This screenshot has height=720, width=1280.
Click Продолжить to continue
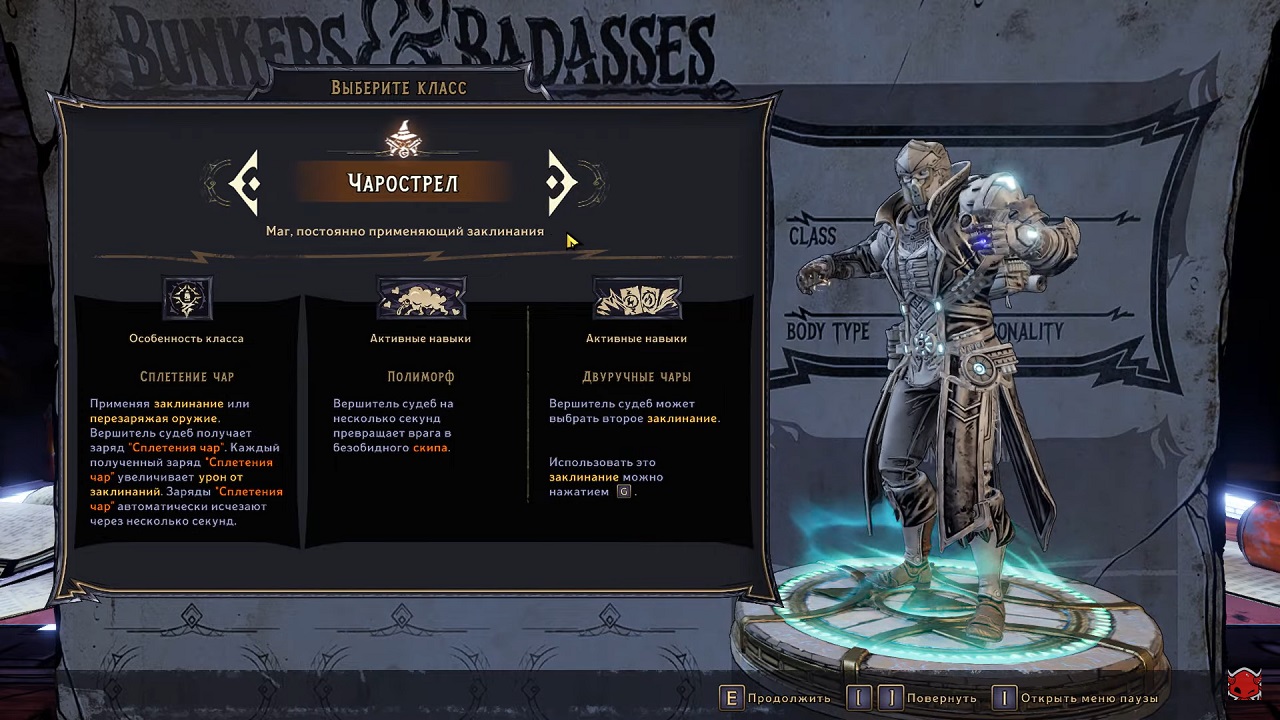coord(775,698)
